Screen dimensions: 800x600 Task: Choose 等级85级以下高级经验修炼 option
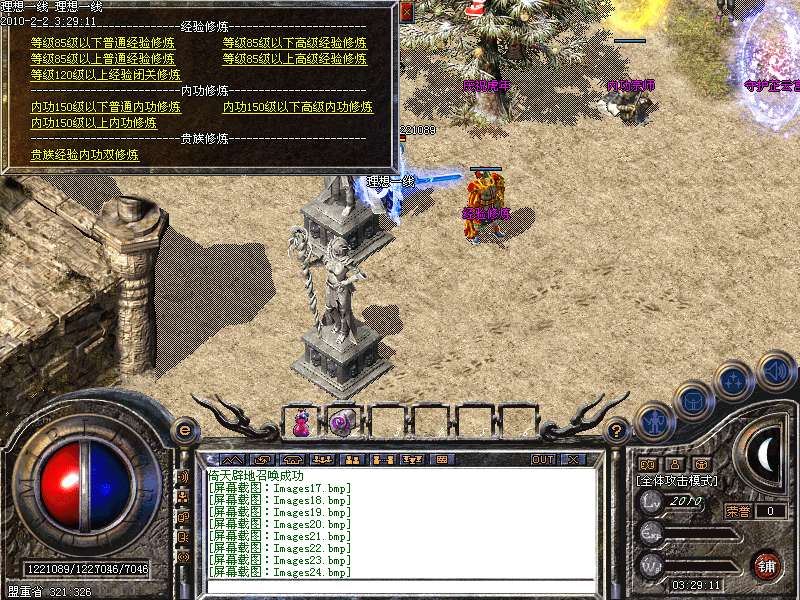(294, 43)
